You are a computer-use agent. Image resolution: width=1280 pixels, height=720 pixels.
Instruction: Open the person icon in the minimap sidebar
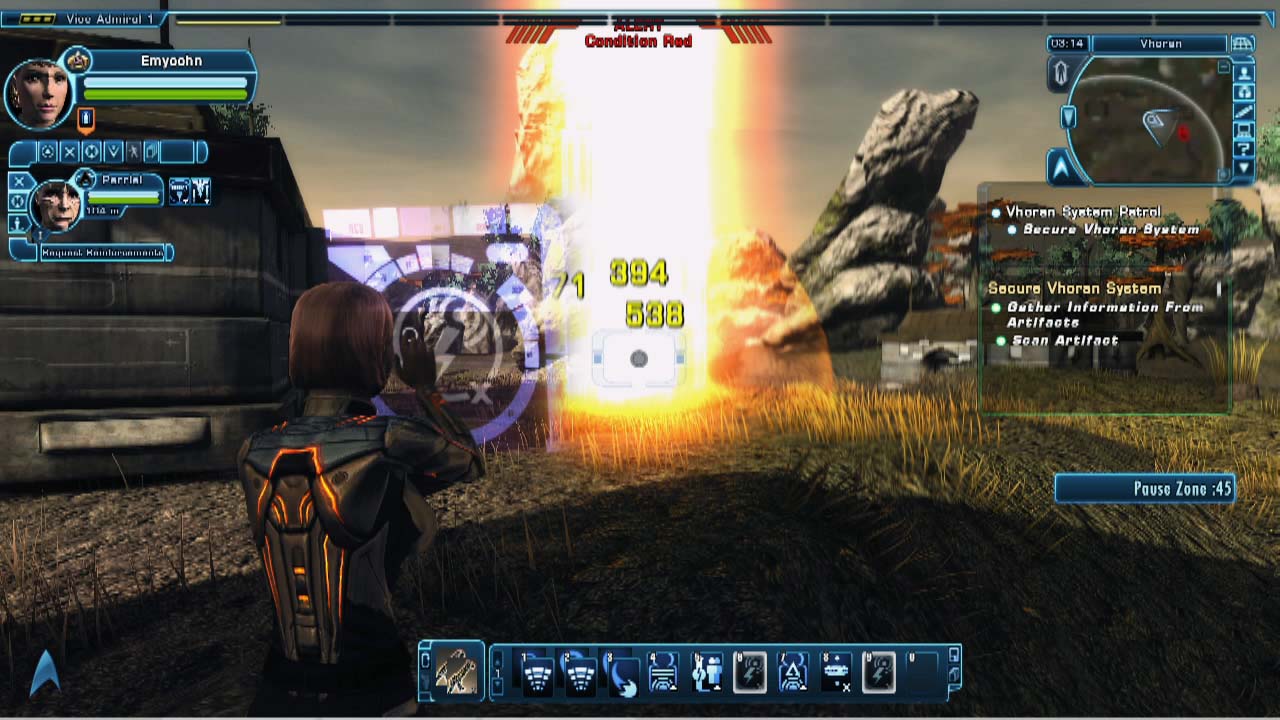pyautogui.click(x=1244, y=73)
